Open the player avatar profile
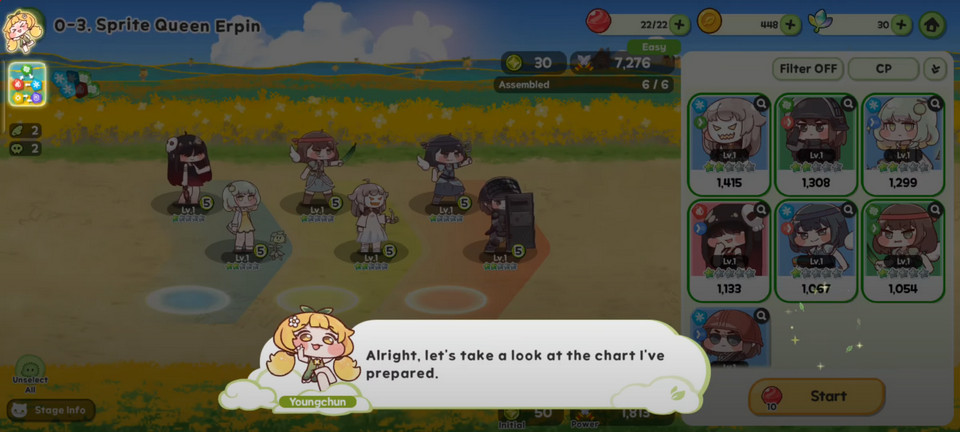This screenshot has height=432, width=960. coord(21,27)
